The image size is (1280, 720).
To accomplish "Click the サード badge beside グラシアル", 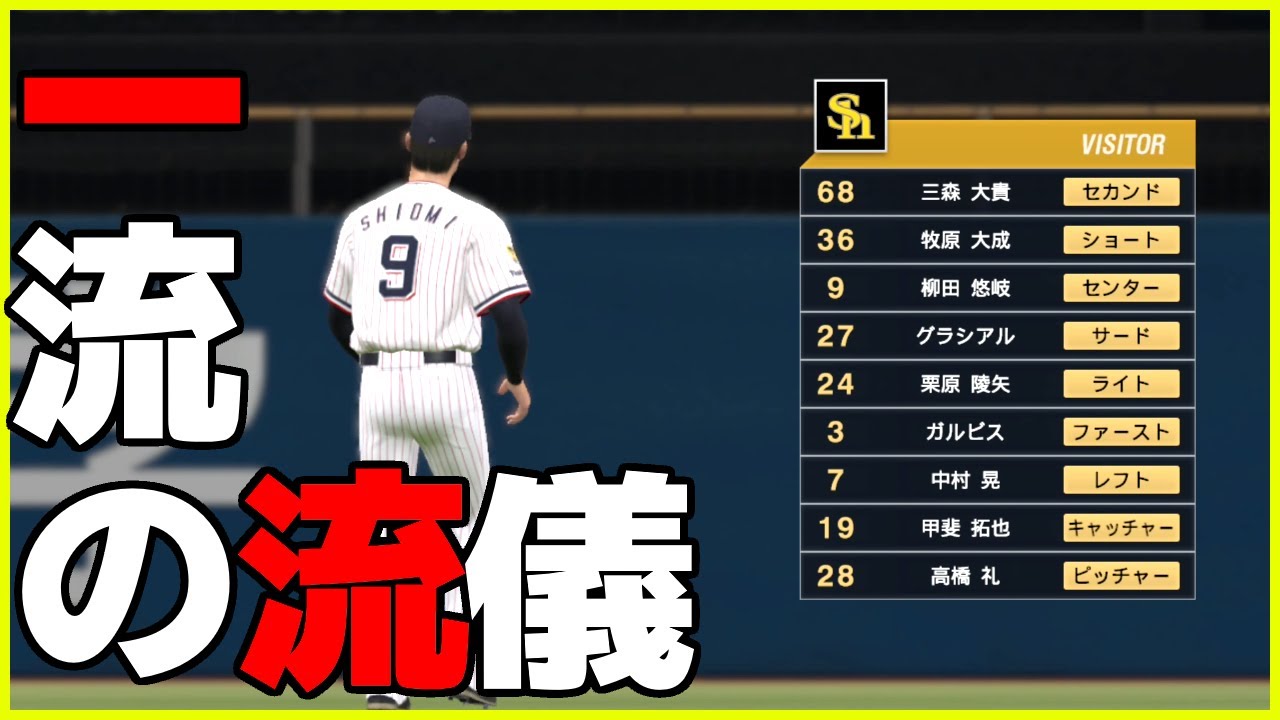I will click(x=1123, y=336).
